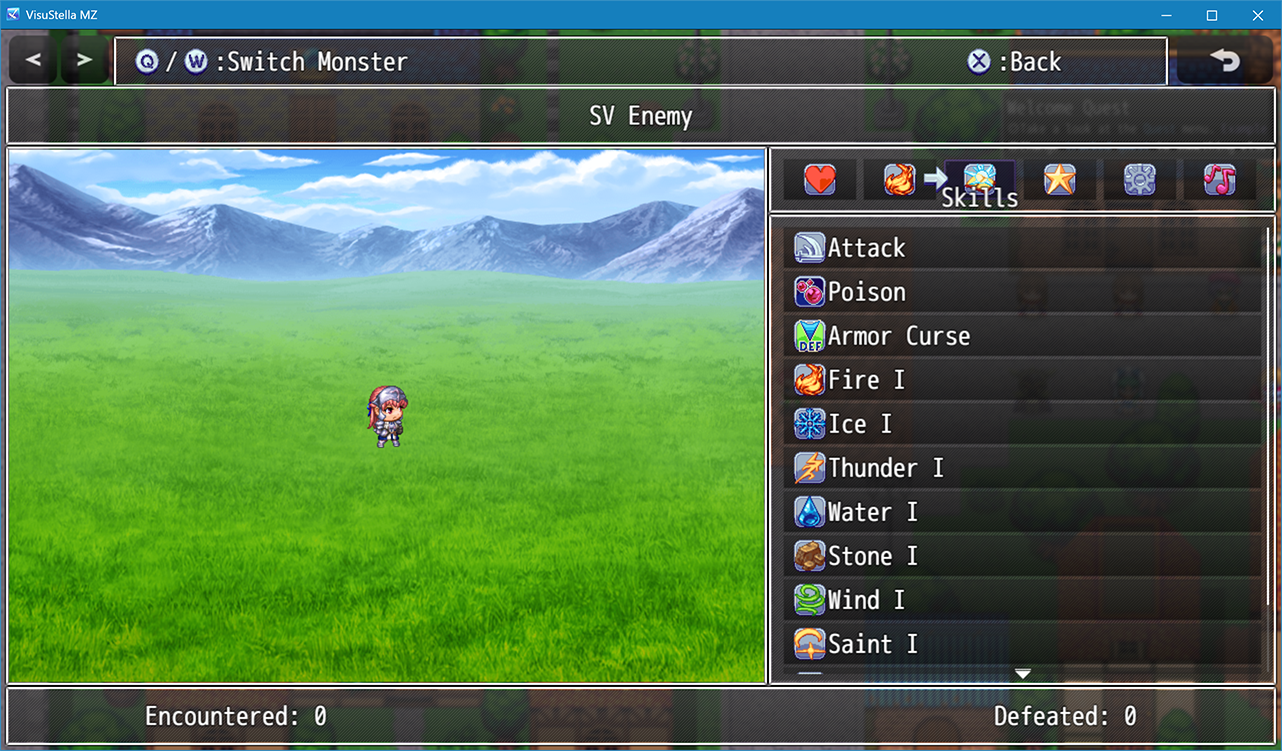Select the Wind I skill
Screen dimensions: 1282x751
tap(1020, 600)
